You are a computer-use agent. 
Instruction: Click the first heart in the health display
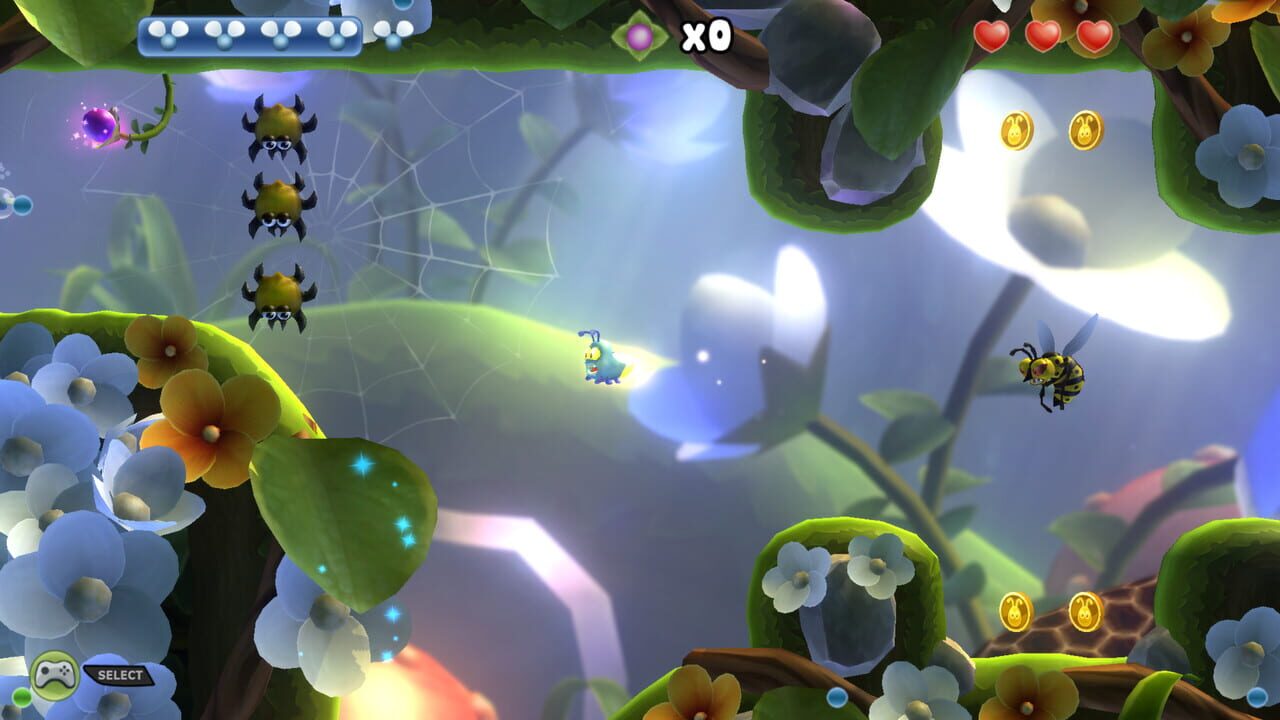(x=991, y=35)
